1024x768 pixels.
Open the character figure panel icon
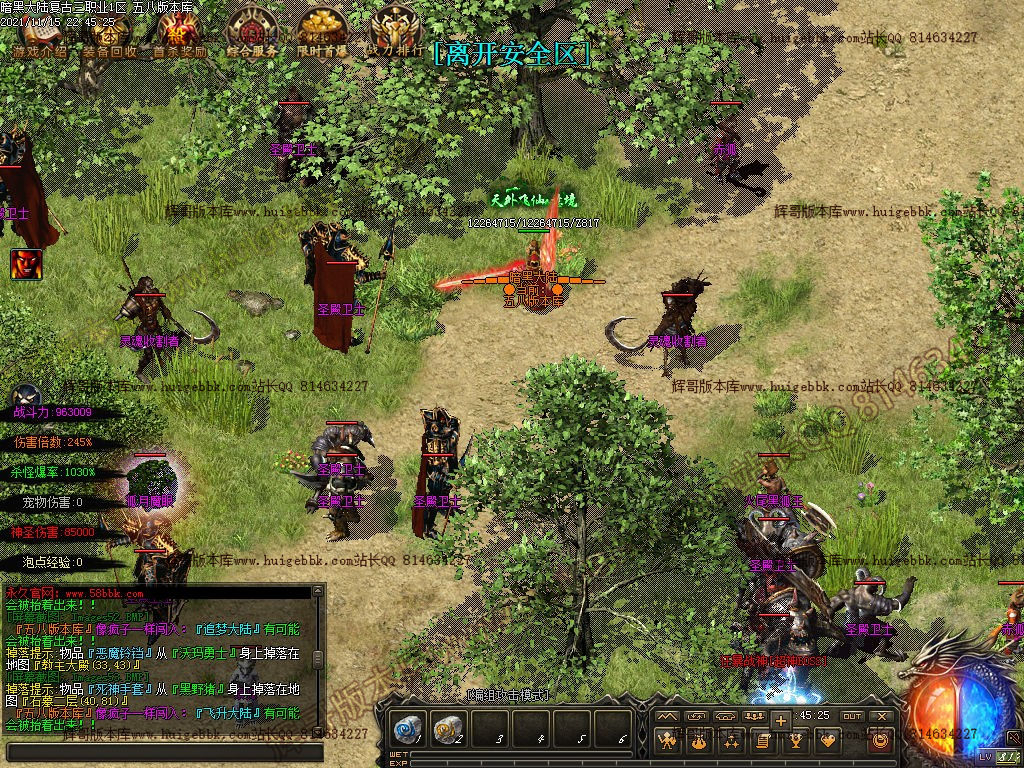667,741
